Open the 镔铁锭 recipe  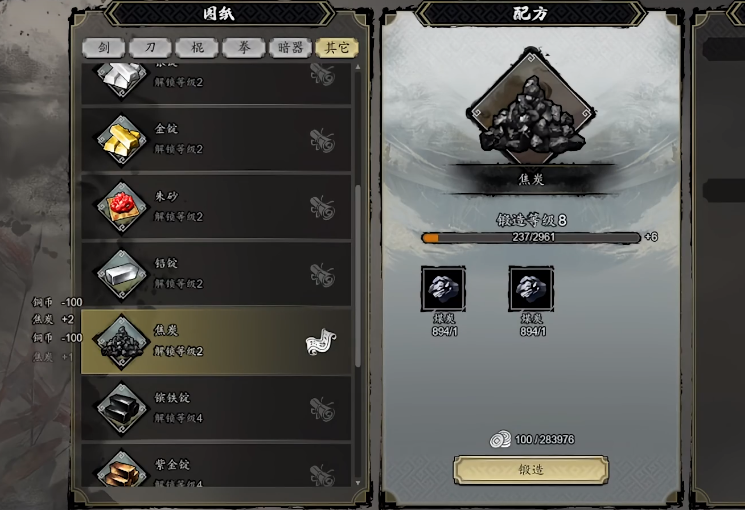(x=215, y=407)
